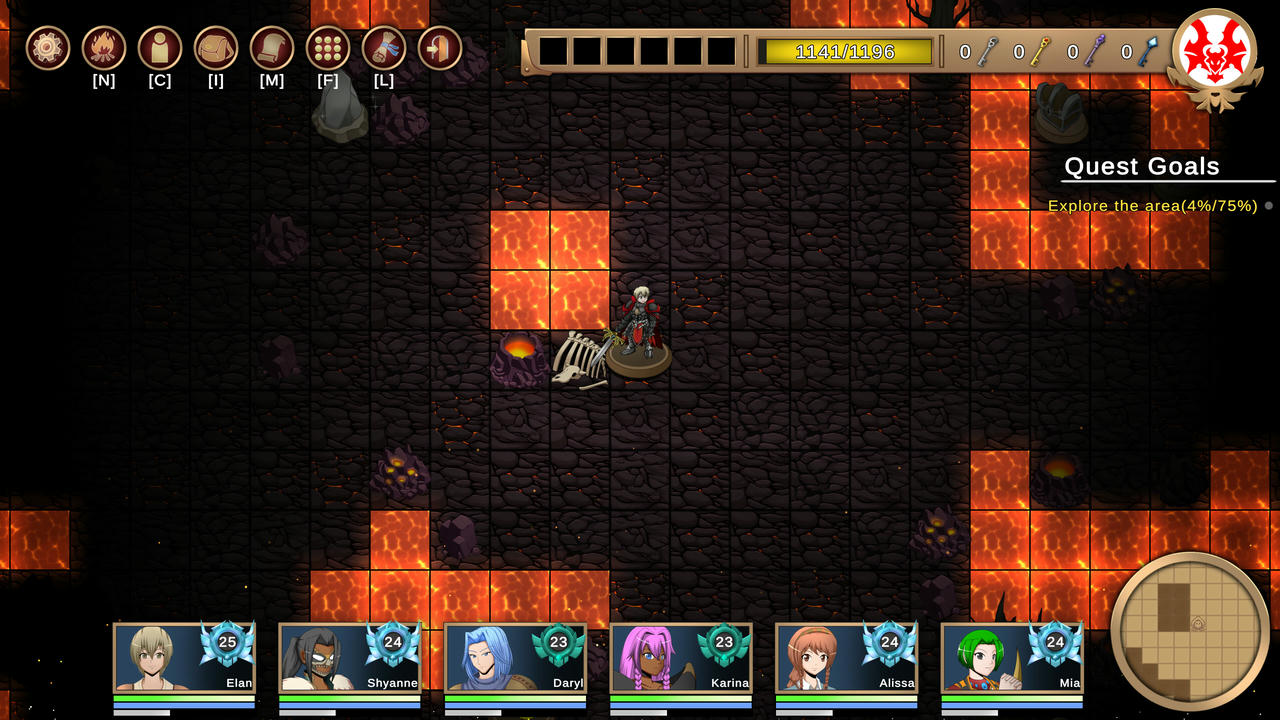Open the character screen via the C icon
The height and width of the screenshot is (720, 1280).
160,45
